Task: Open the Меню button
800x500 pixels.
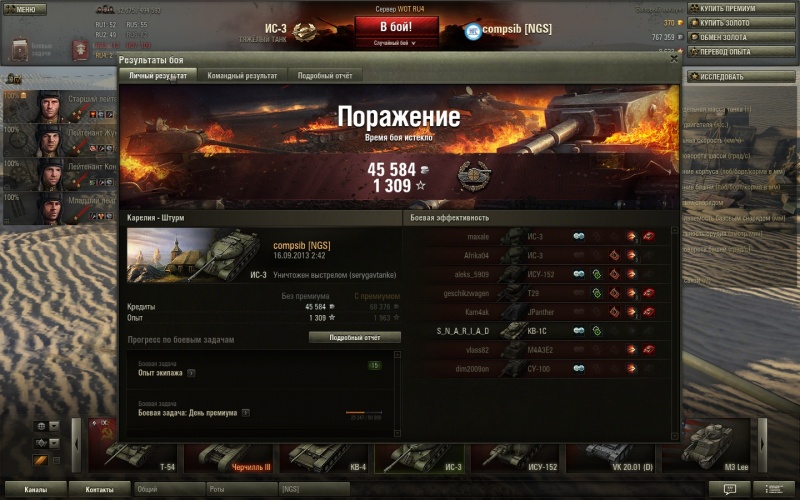Action: point(24,9)
